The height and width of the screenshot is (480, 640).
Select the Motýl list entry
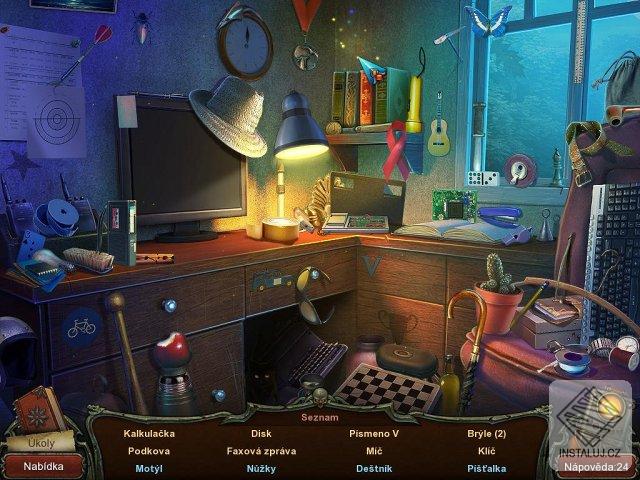click(149, 468)
